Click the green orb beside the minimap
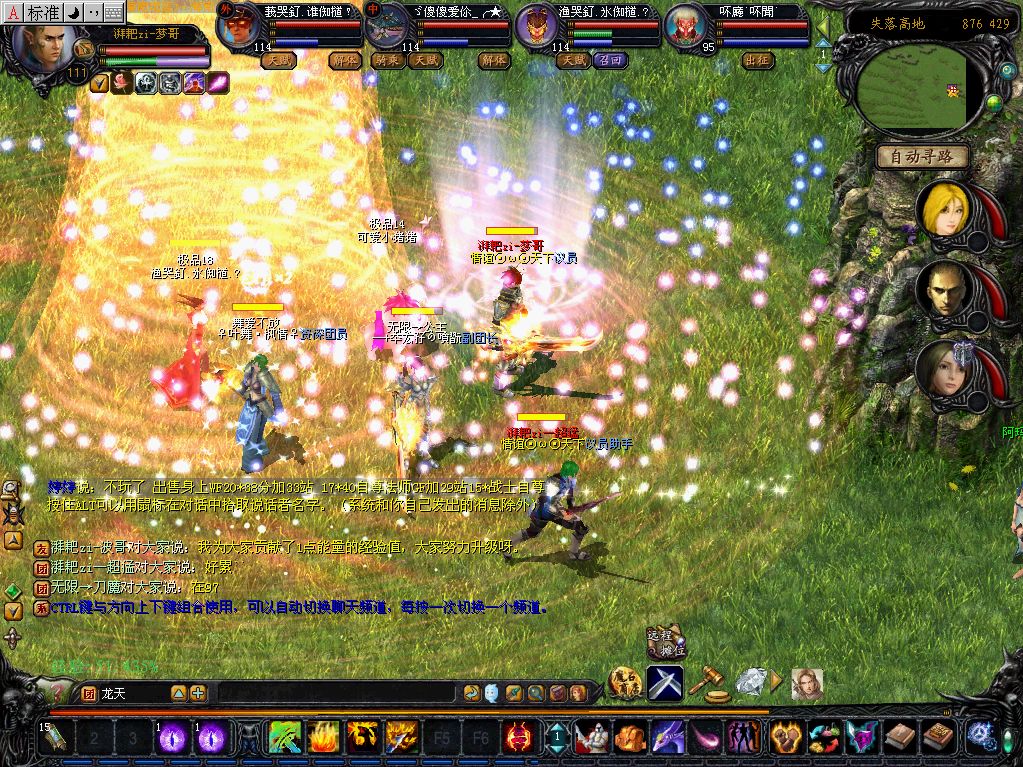Screen dimensions: 1023x767 pyautogui.click(x=994, y=102)
